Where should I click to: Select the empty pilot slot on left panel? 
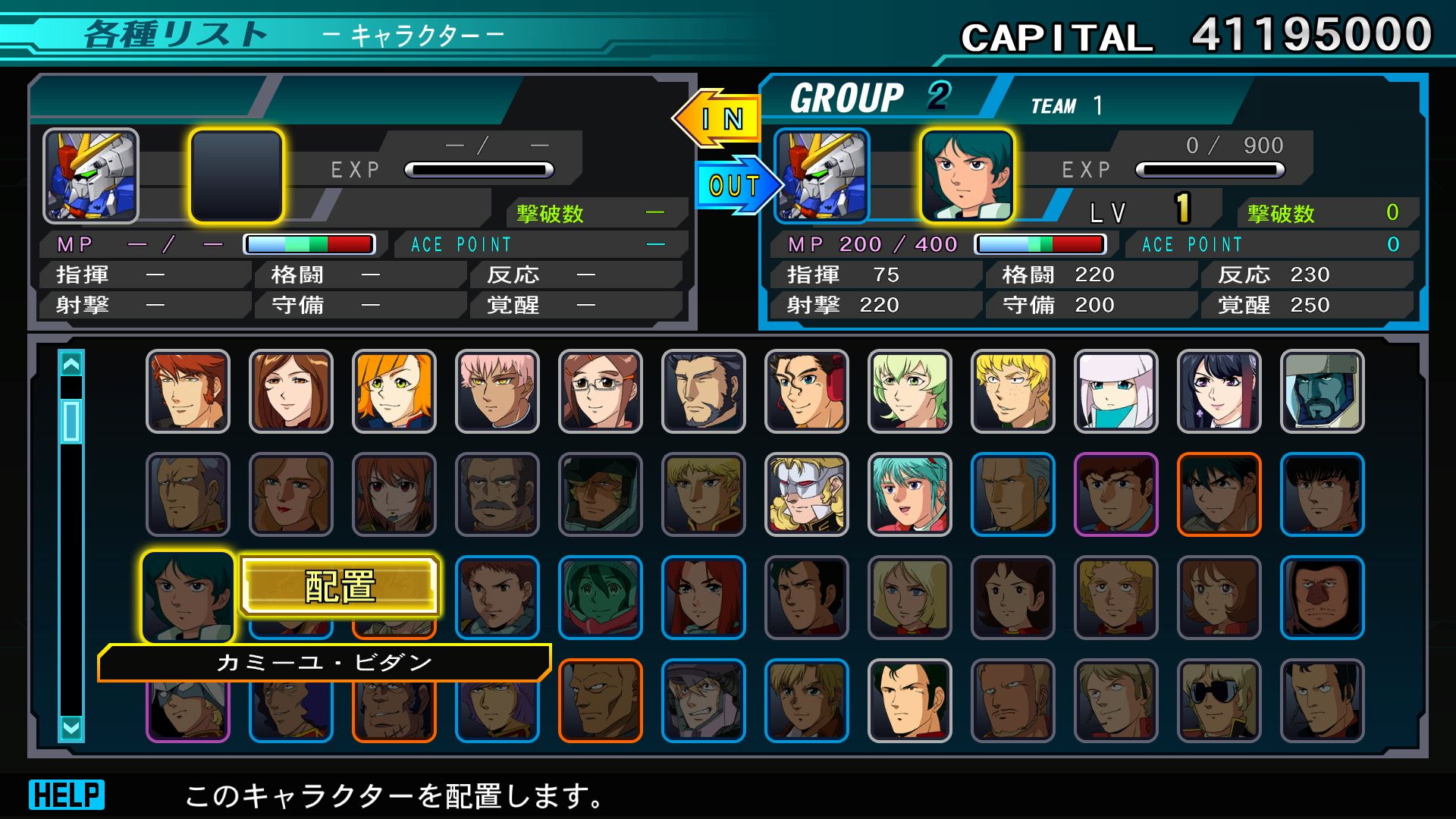[236, 176]
